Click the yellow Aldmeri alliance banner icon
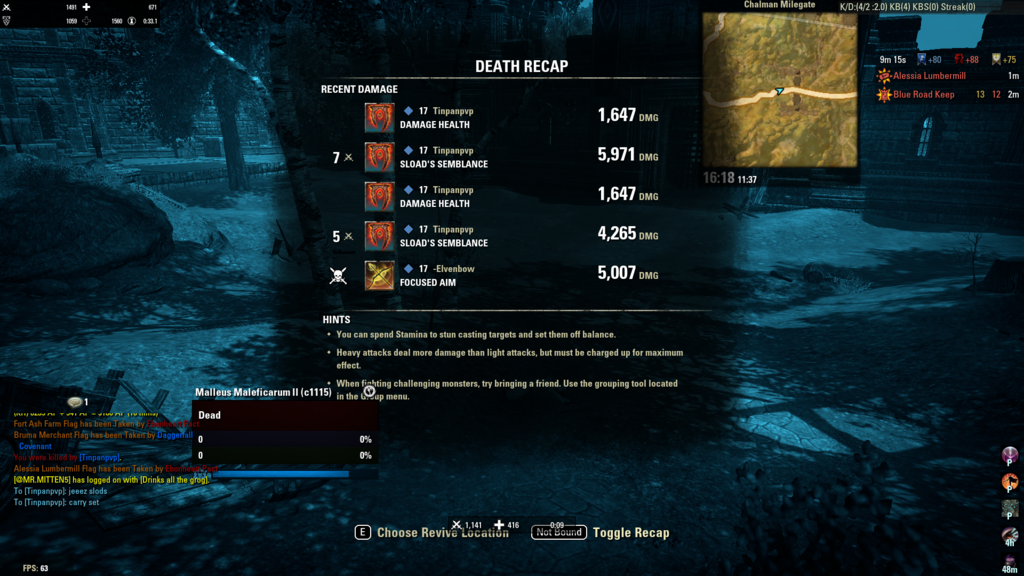Image resolution: width=1024 pixels, height=576 pixels. (x=996, y=59)
